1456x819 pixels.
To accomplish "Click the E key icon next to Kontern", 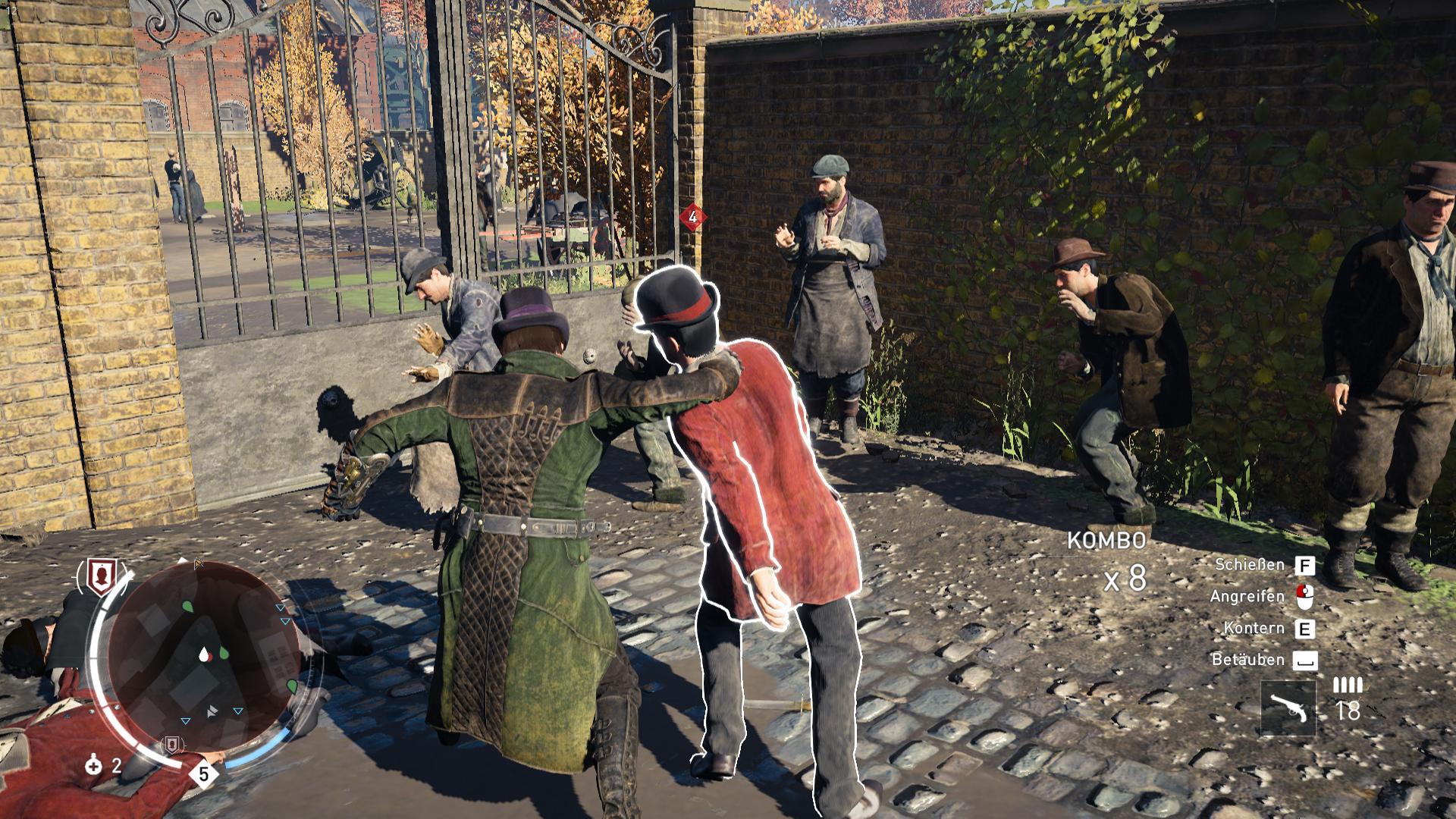I will [1307, 629].
